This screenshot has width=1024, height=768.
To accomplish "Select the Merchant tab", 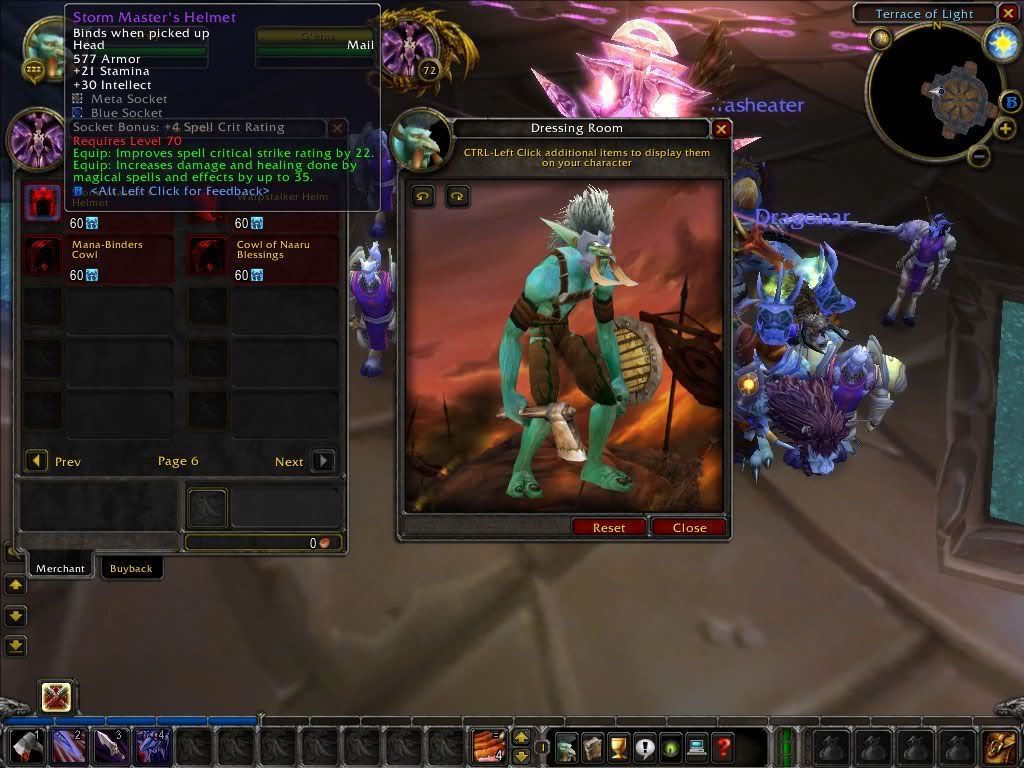I will [60, 569].
